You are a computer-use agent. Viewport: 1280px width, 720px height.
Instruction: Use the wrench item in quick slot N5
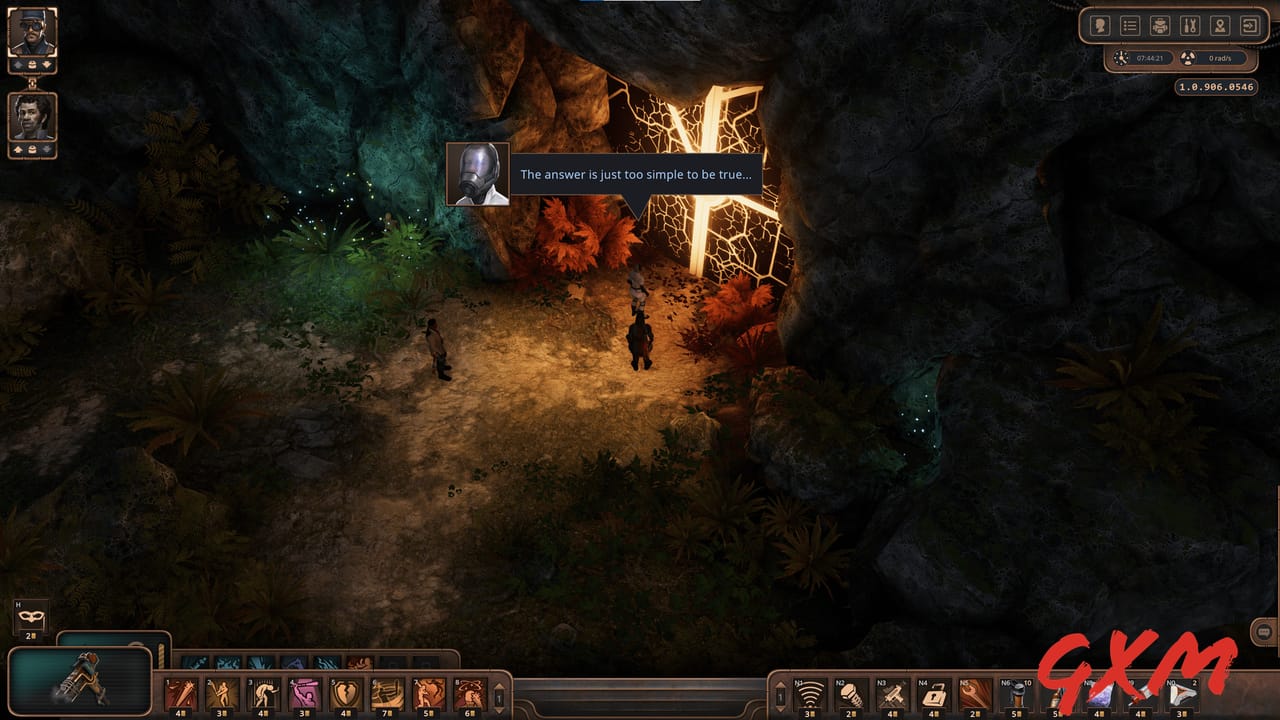click(x=975, y=695)
